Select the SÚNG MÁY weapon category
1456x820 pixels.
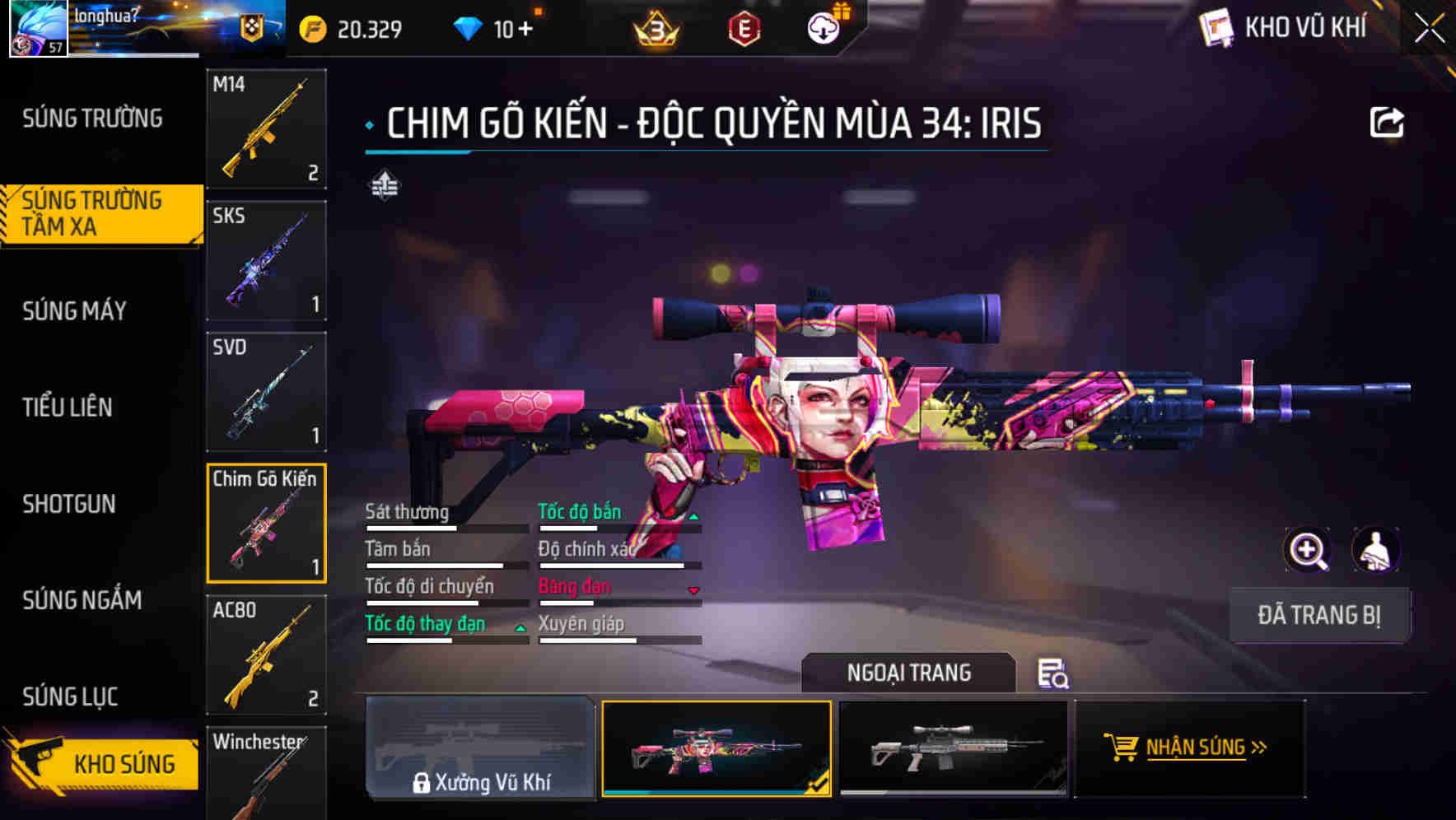[x=73, y=311]
